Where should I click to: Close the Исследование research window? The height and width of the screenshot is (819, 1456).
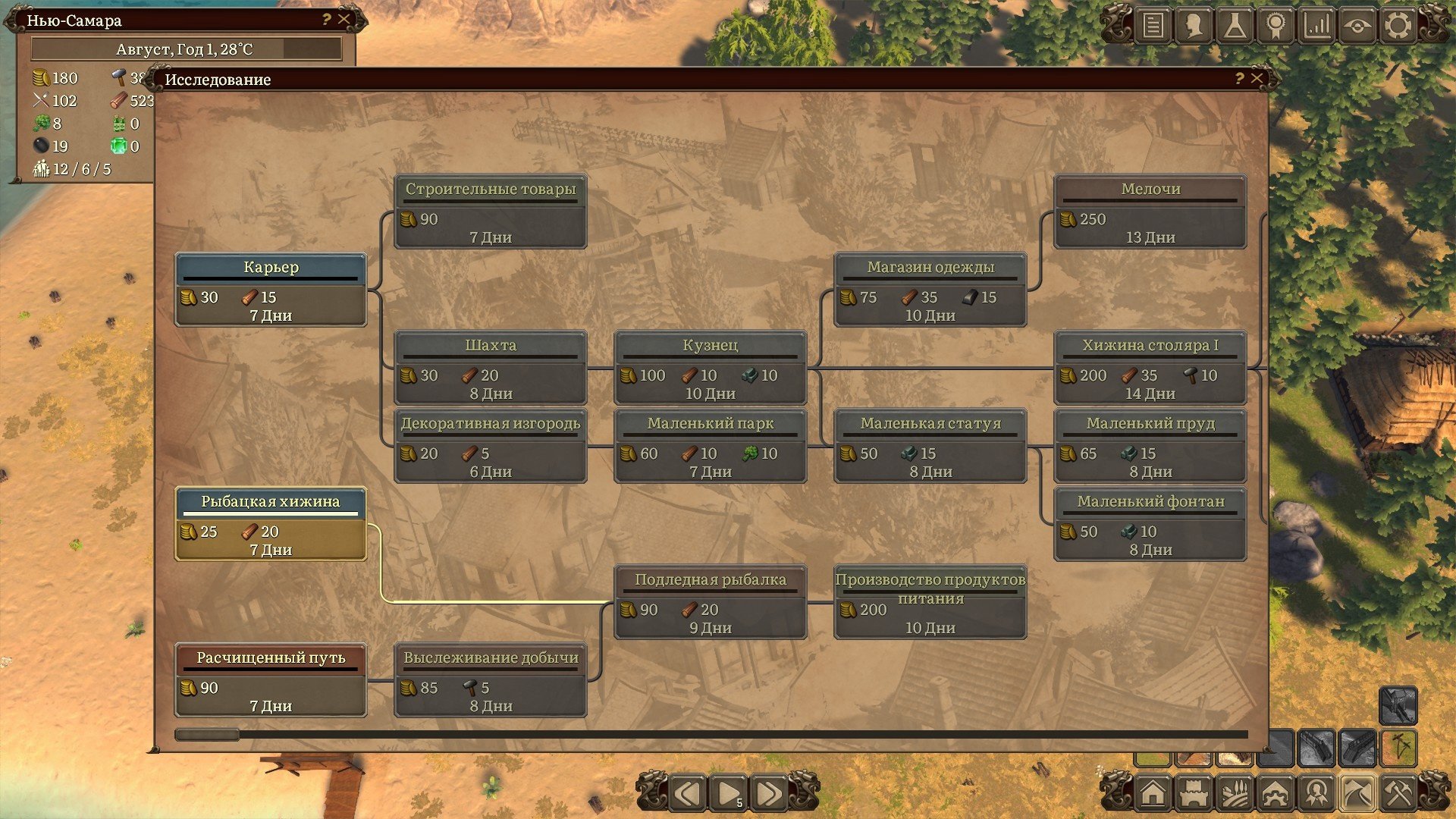1257,79
